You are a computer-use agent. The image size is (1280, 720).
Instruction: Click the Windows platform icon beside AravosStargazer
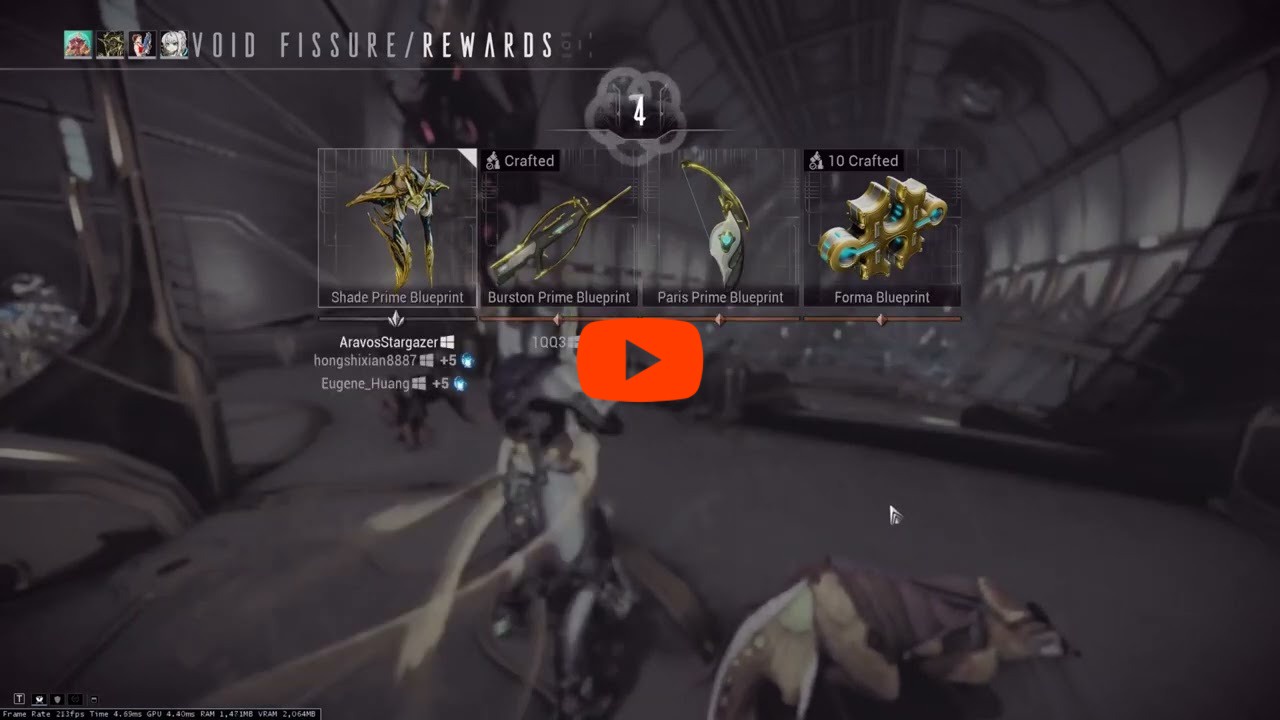coord(448,342)
